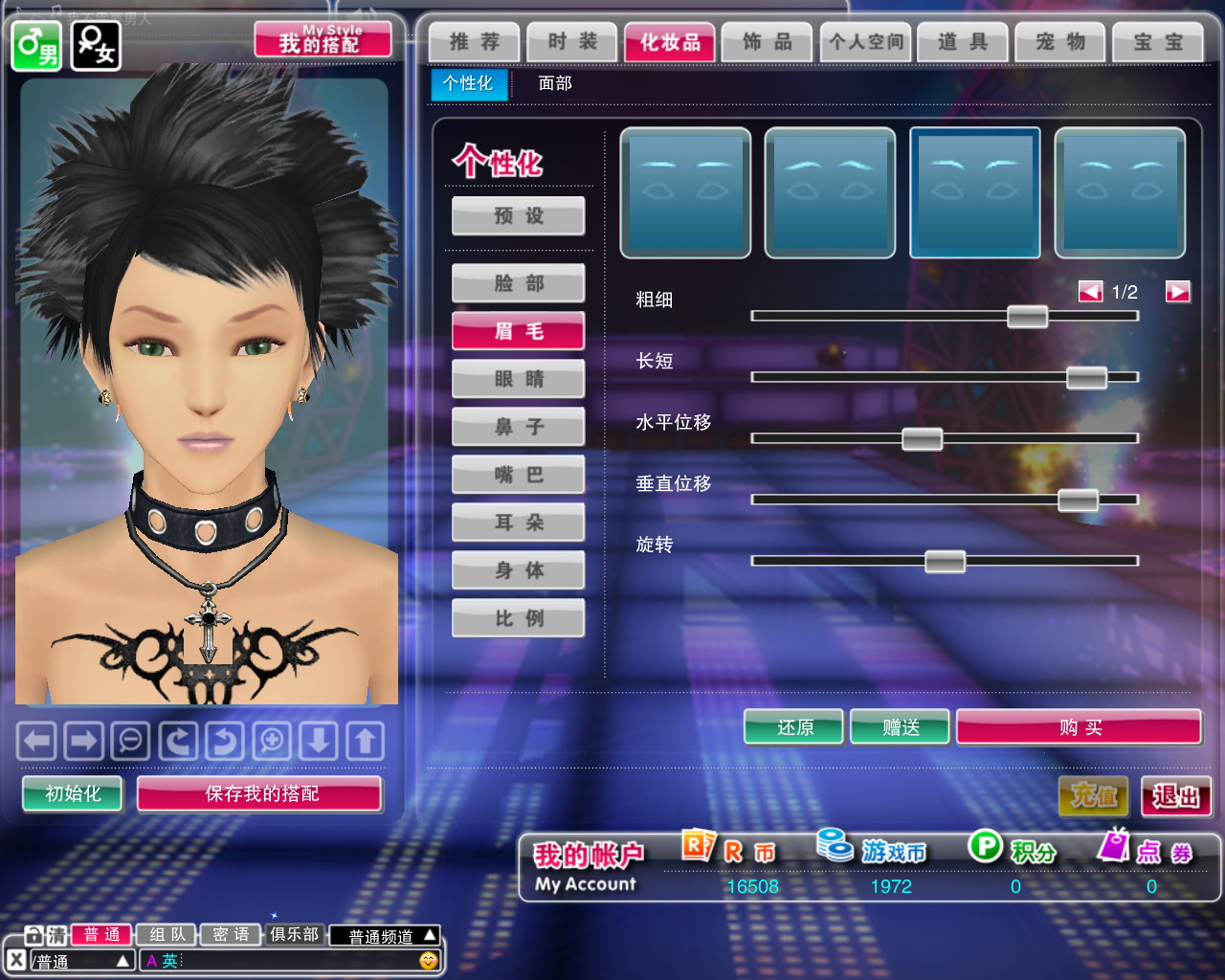
Task: Save outfit with 保存我的搭配 button
Action: coord(260,793)
